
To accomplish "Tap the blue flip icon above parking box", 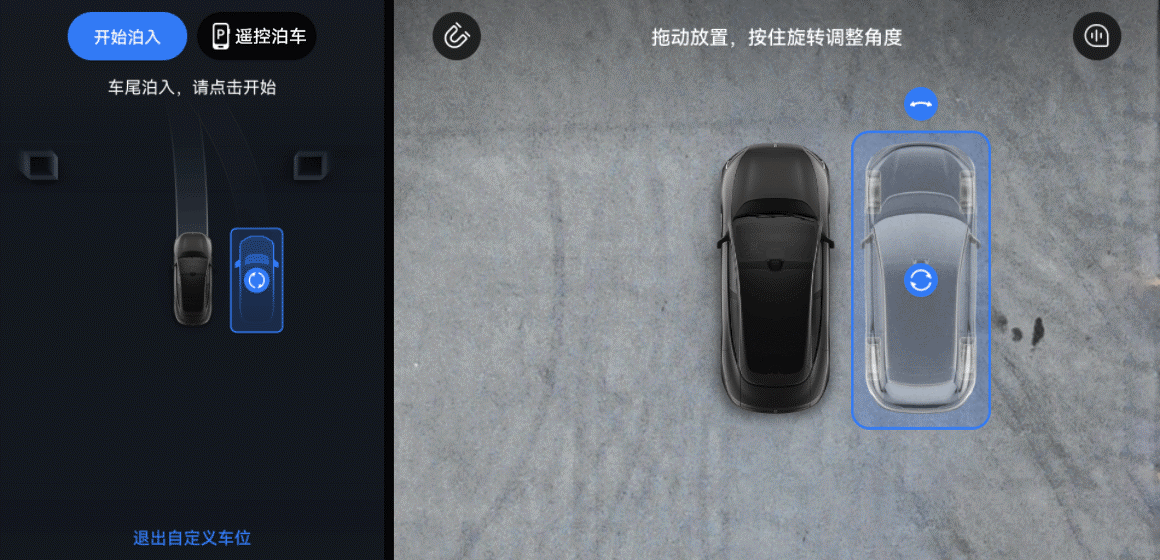I will click(920, 103).
